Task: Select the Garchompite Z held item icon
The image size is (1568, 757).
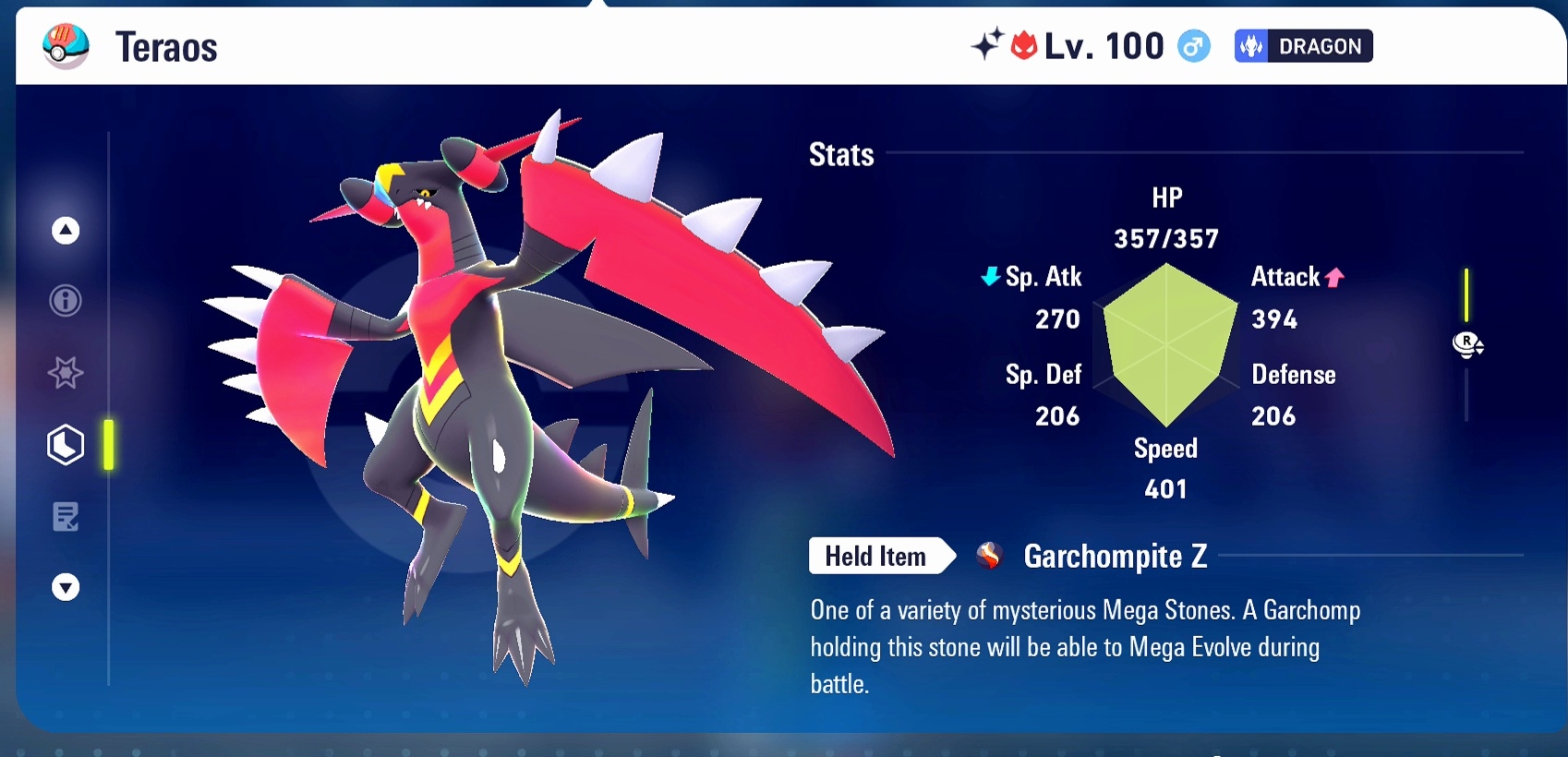Action: 989,556
